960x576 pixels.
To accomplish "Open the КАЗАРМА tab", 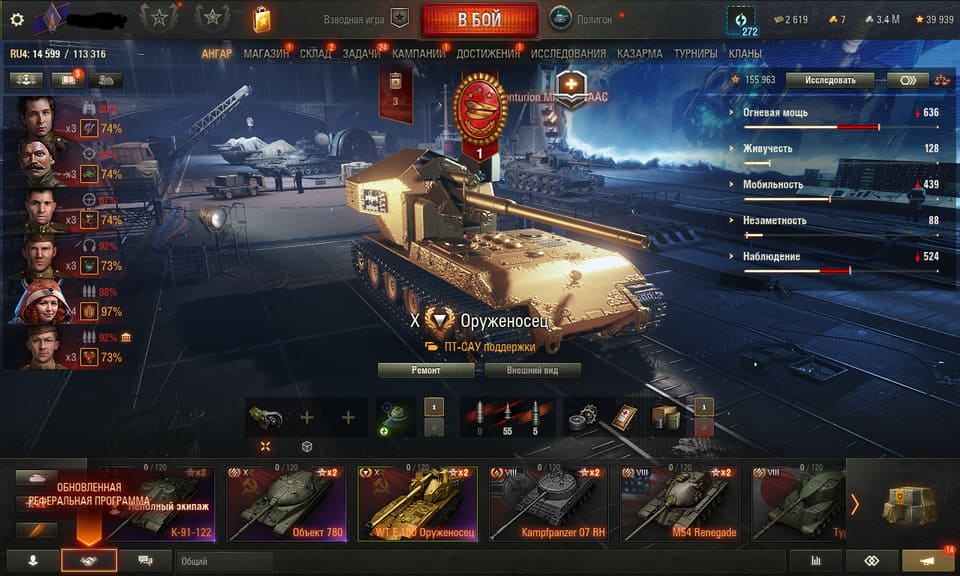I will click(639, 53).
